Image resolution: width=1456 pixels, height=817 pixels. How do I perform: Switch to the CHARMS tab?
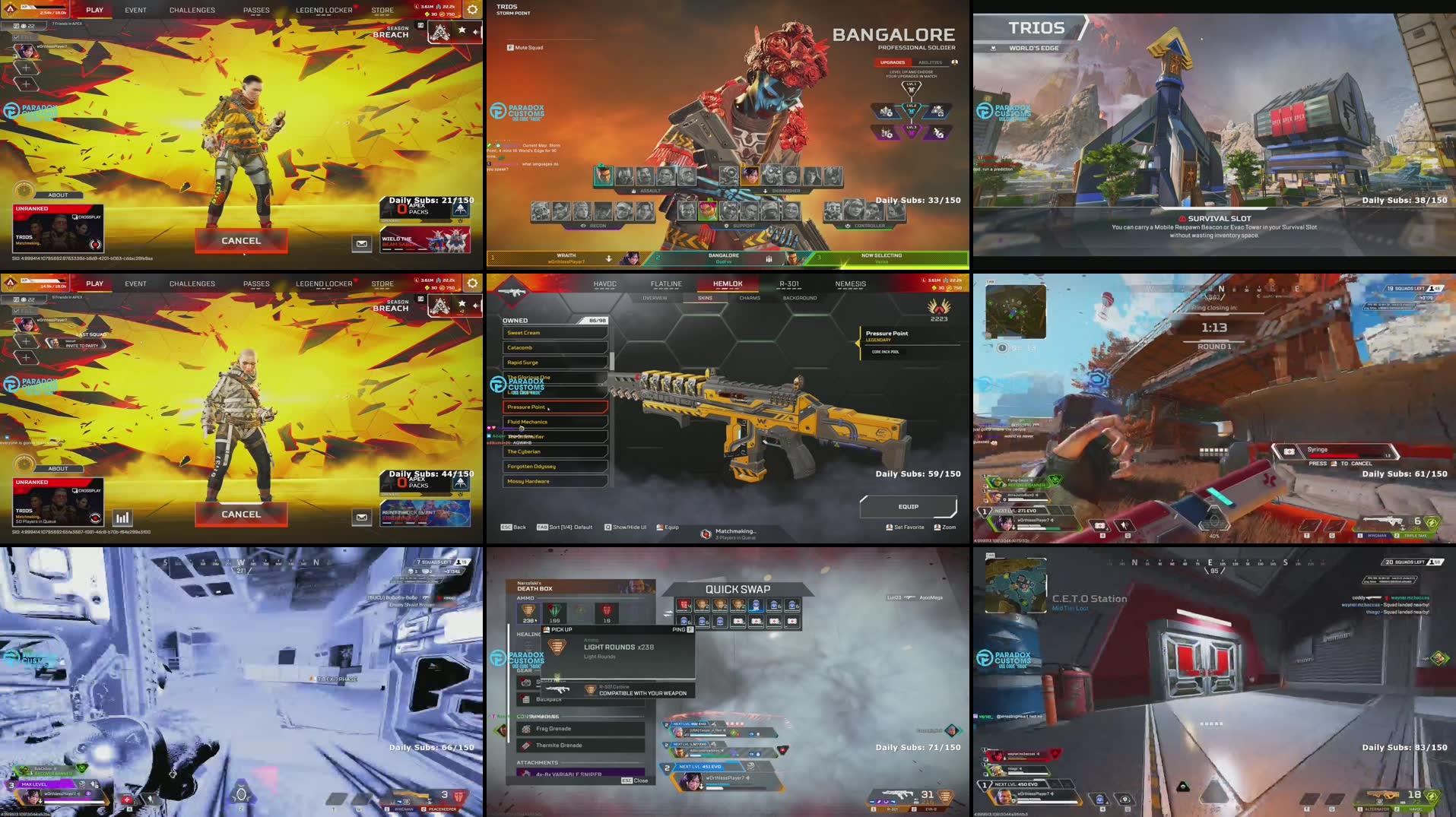[750, 298]
